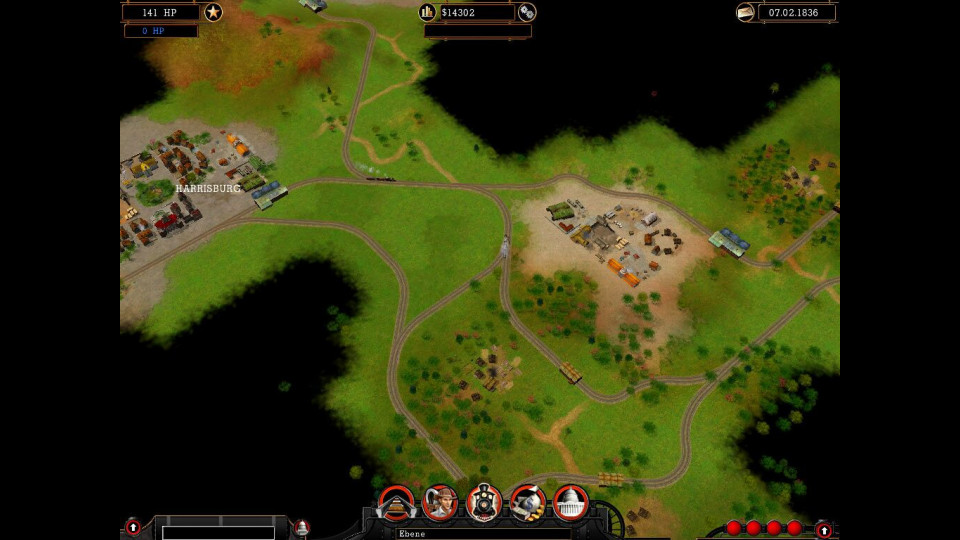Click the bell notification icon
This screenshot has height=540, width=960.
point(302,527)
